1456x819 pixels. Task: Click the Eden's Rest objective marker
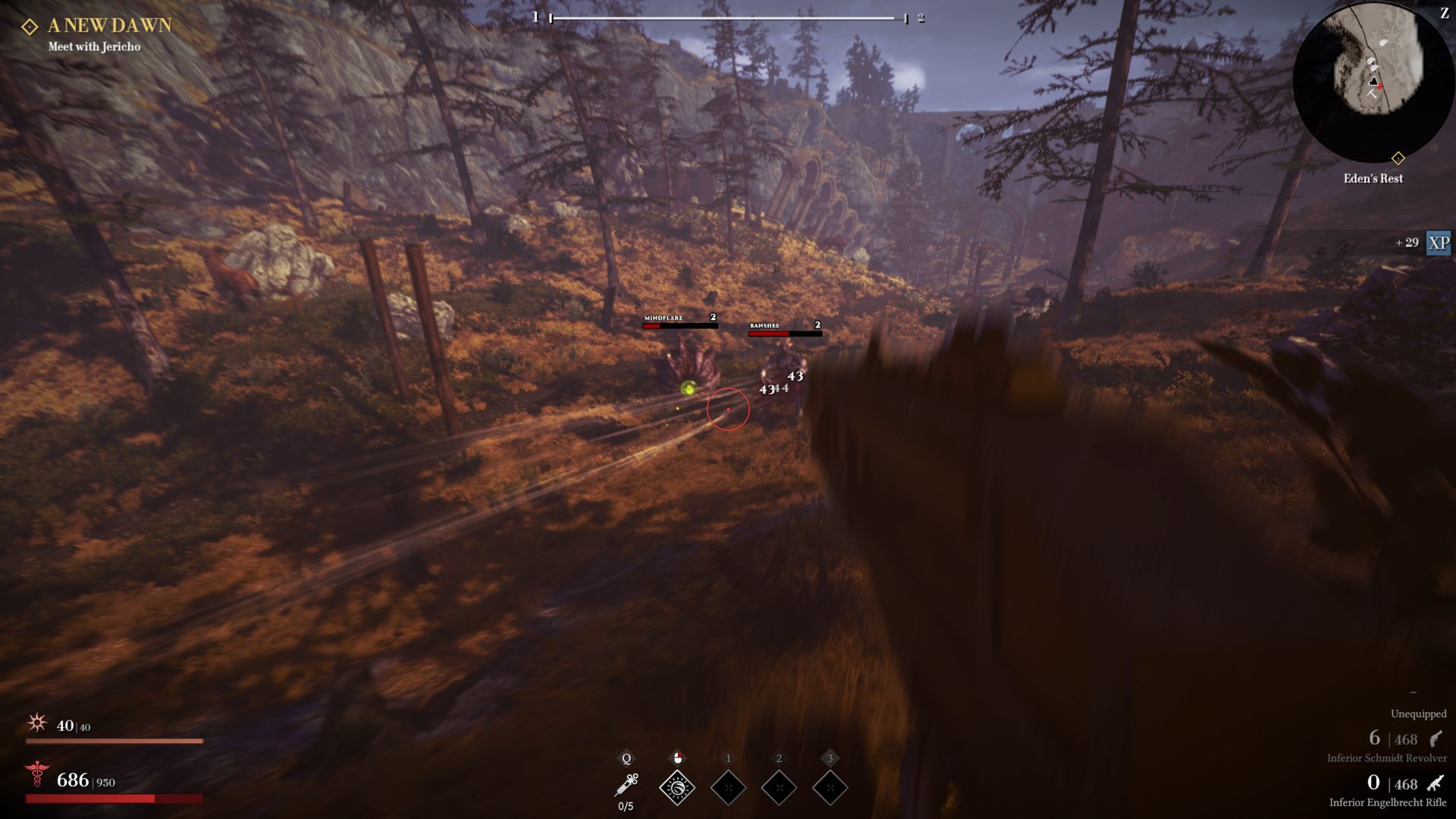click(x=1398, y=158)
